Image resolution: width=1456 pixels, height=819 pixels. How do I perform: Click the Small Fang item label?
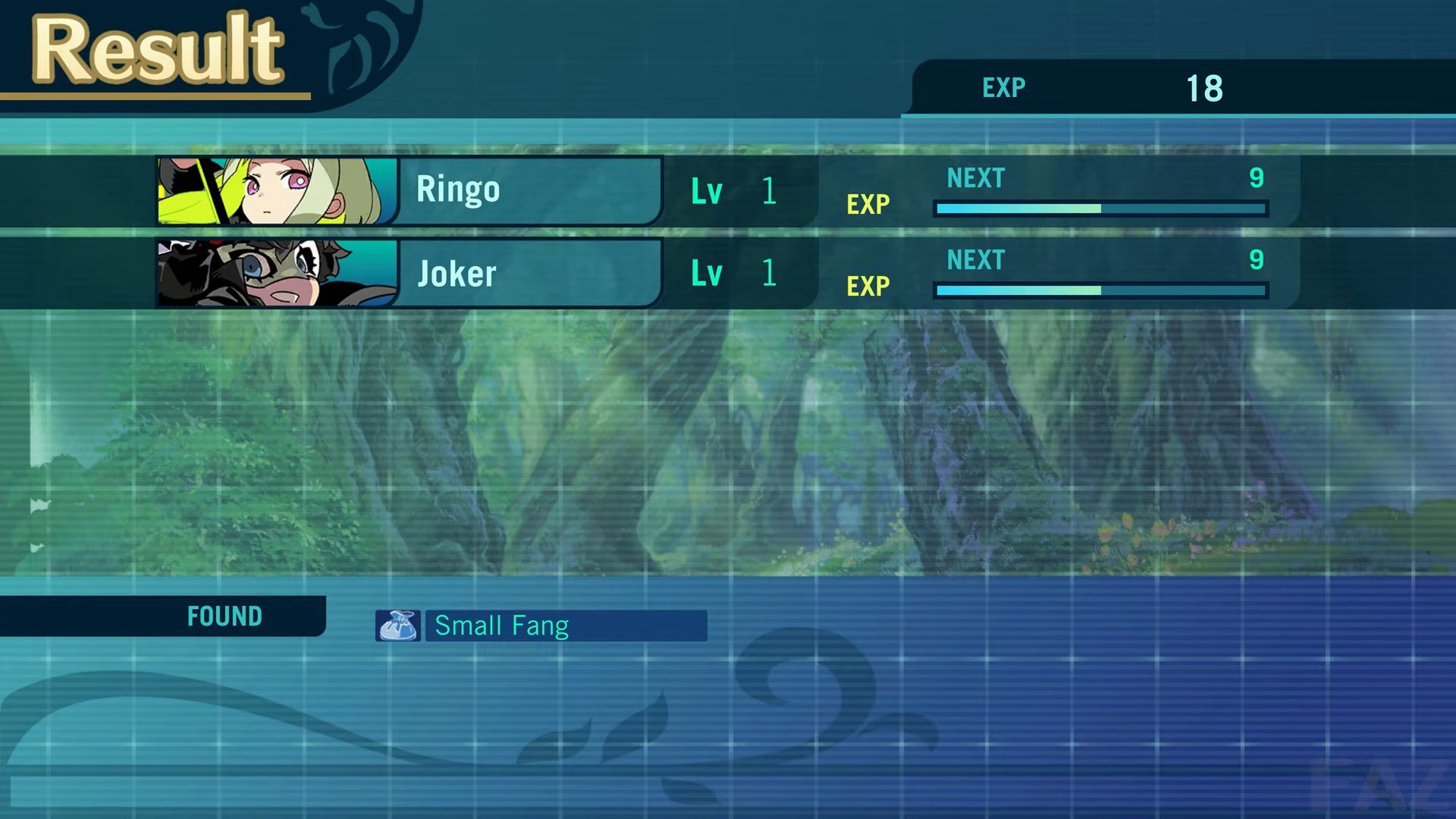501,625
